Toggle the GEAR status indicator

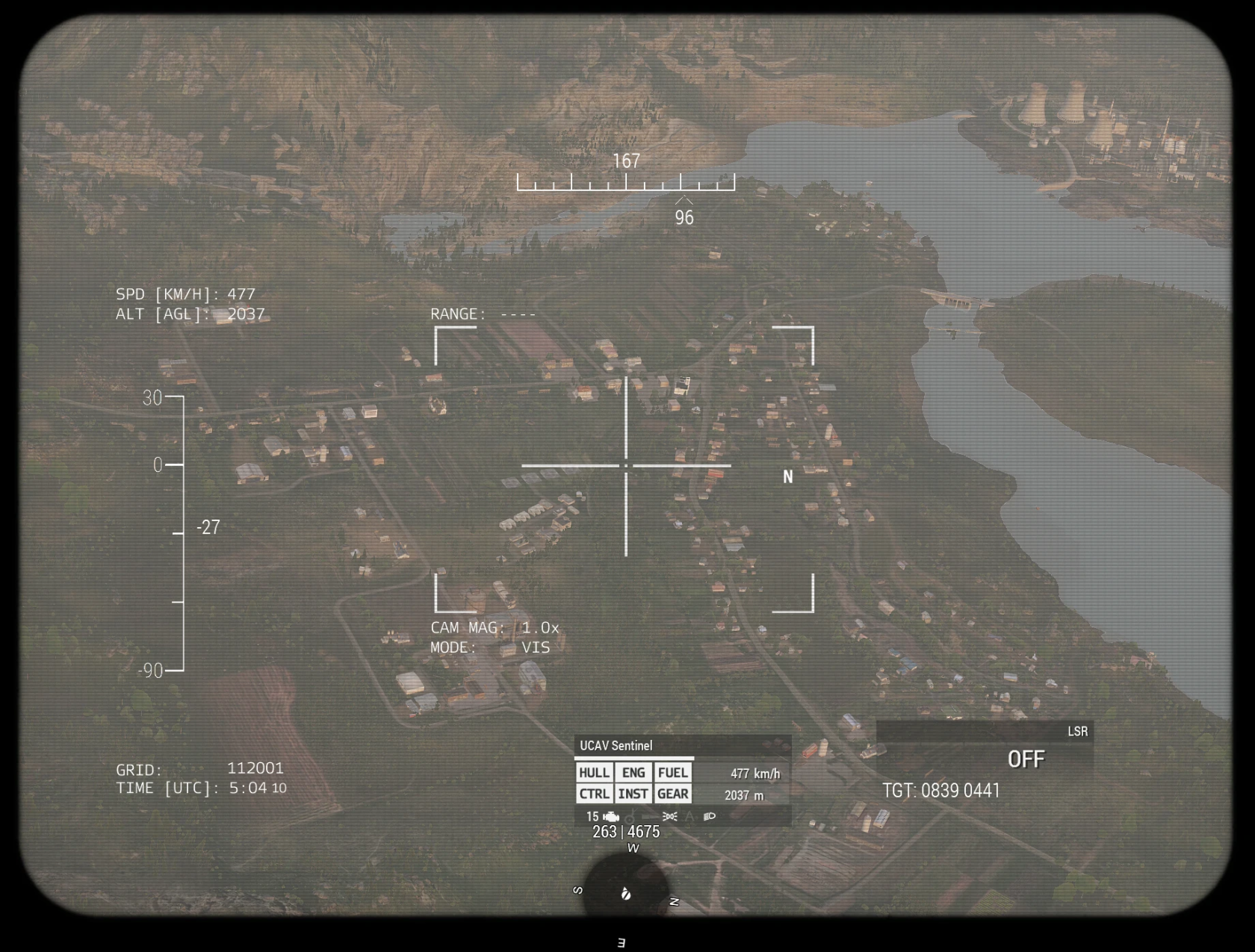click(672, 794)
